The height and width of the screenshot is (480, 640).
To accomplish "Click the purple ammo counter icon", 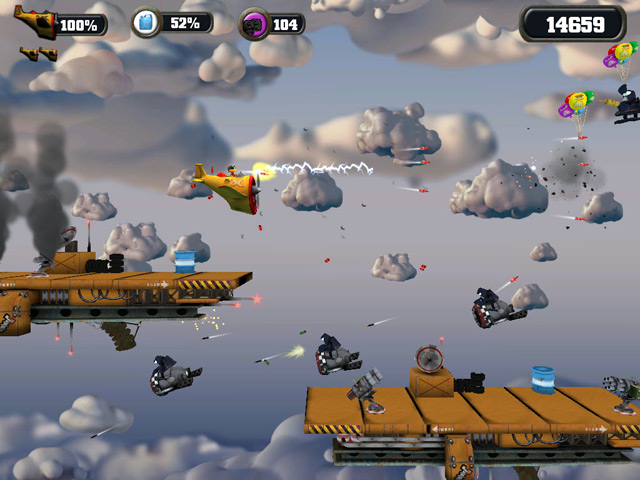I will (255, 23).
